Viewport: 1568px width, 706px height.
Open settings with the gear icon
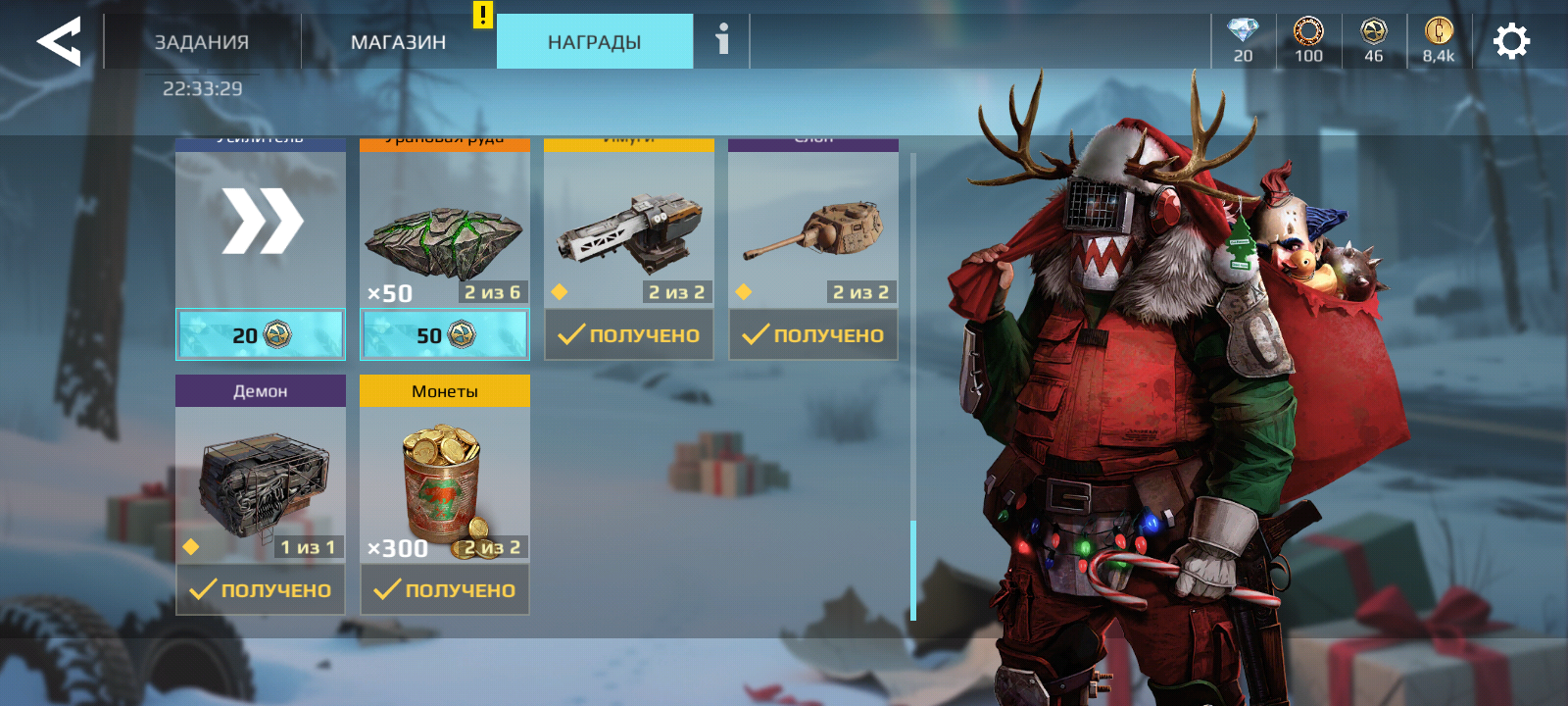tap(1511, 41)
